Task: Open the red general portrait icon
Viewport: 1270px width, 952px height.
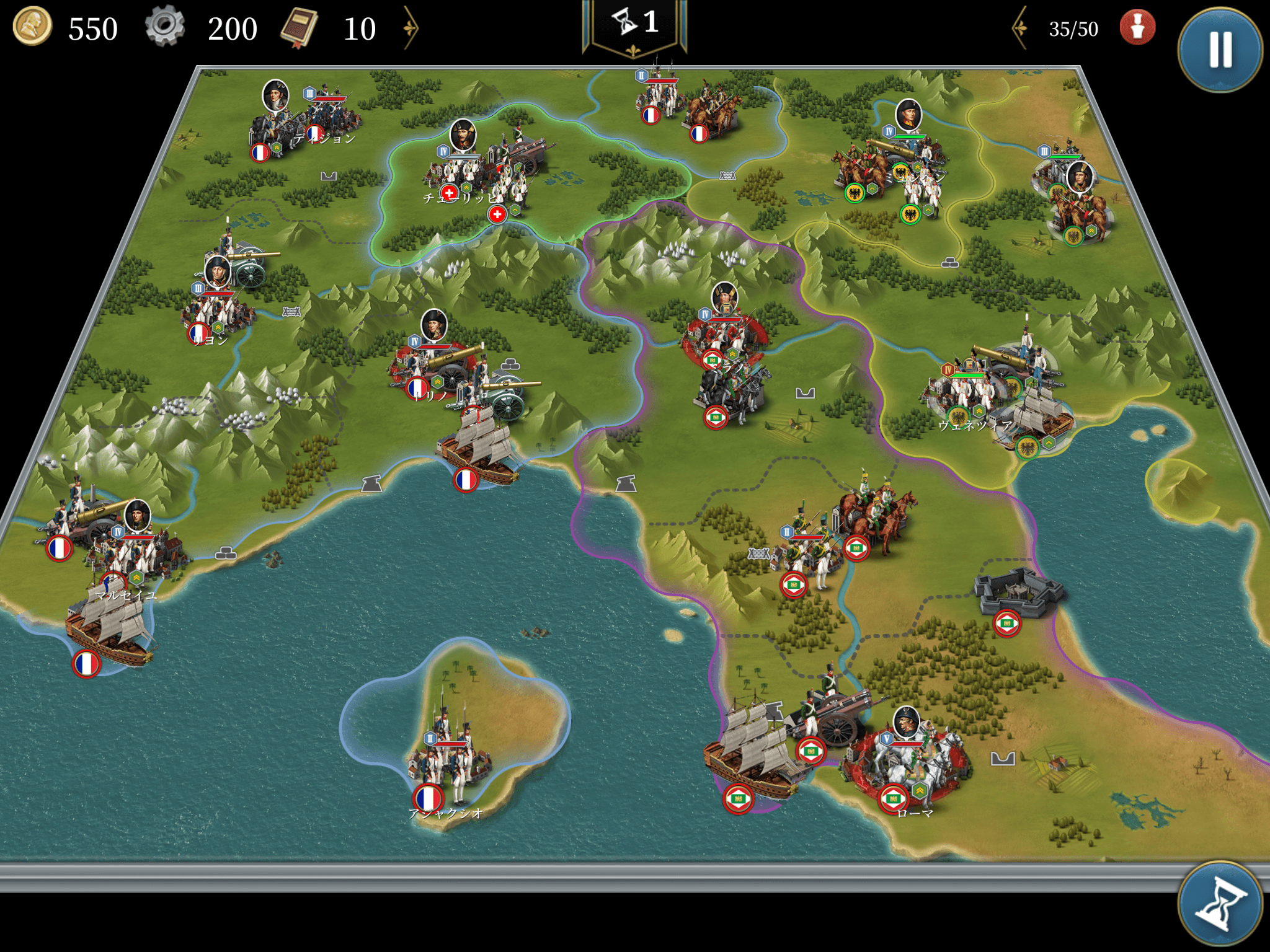Action: [x=1137, y=28]
